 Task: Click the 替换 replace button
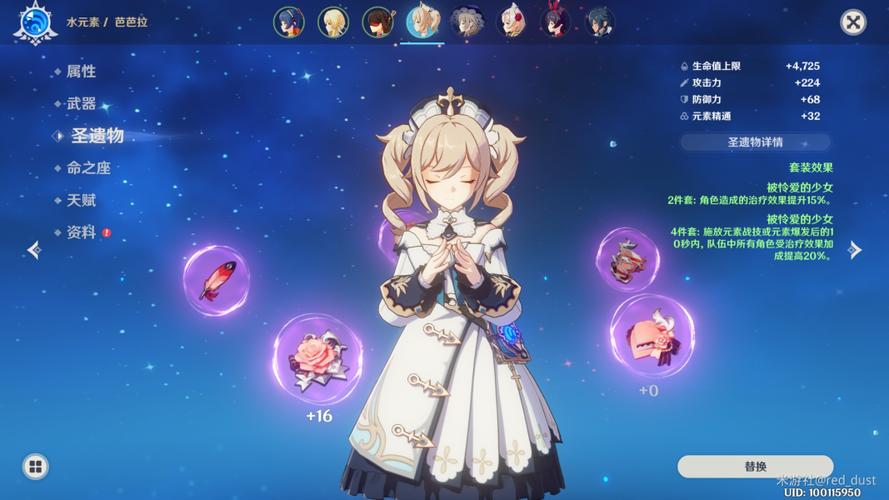pyautogui.click(x=755, y=466)
